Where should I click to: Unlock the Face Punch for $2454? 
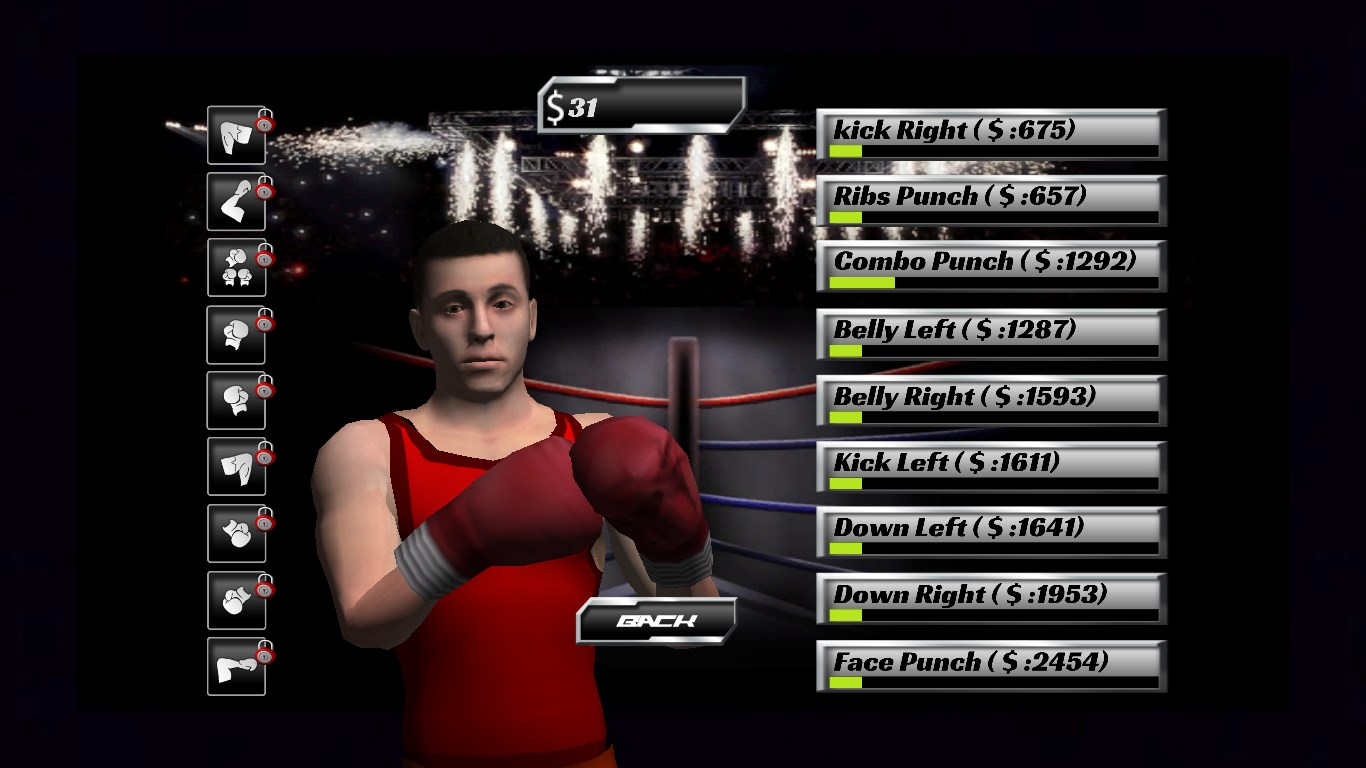(991, 666)
